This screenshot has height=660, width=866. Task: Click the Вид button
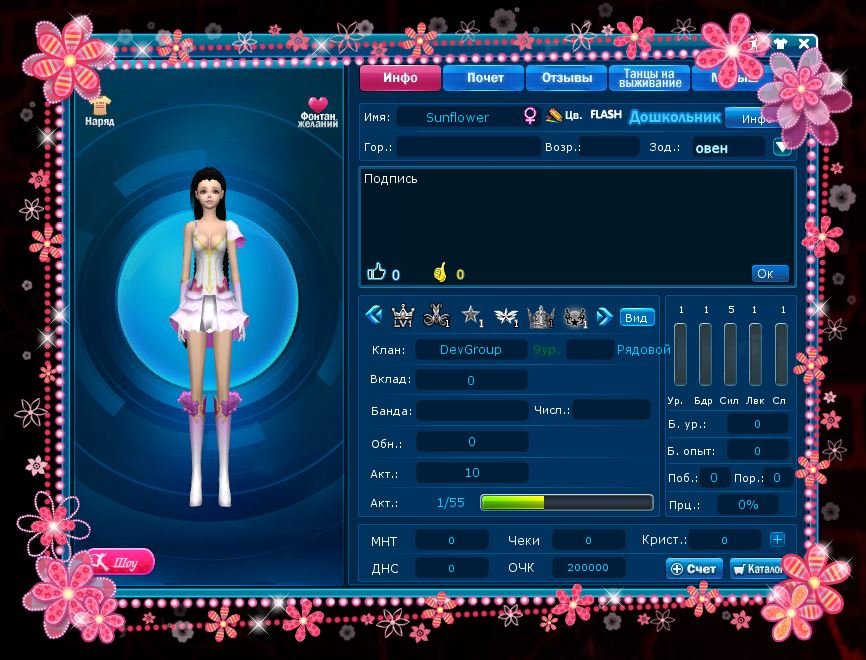[636, 318]
